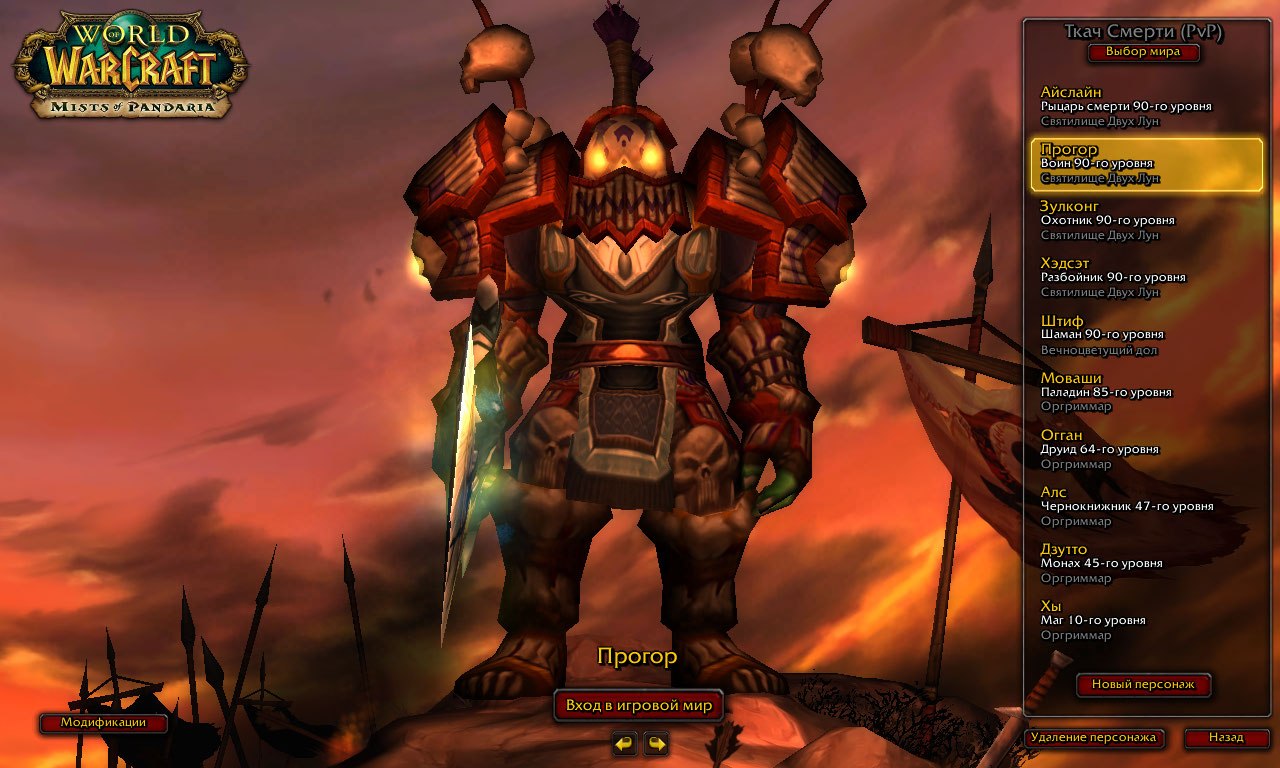
Task: Select the level 10 mage Хы
Action: click(1140, 620)
